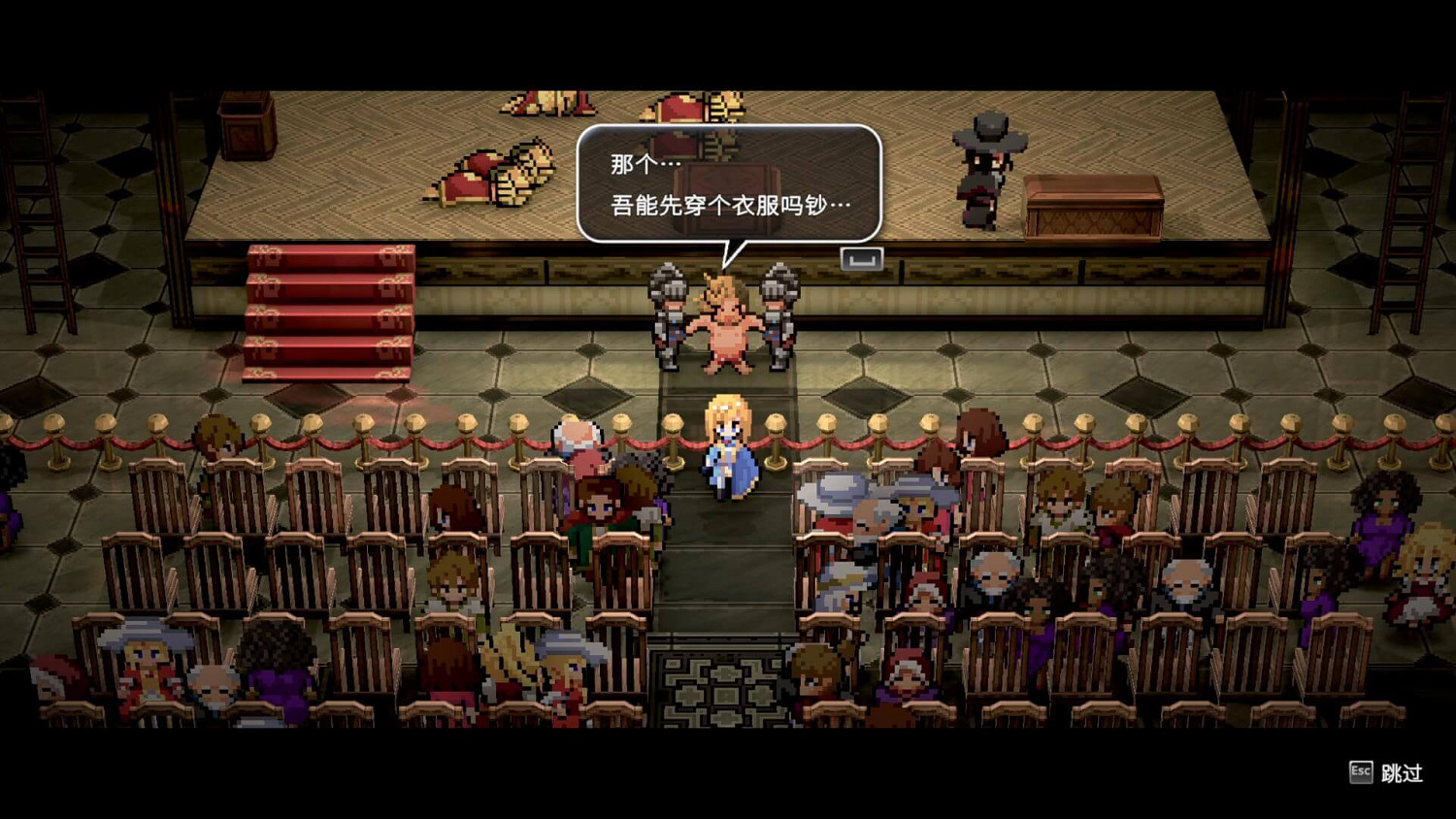1456x819 pixels.
Task: Click the patterned floor medallion in the aisle
Action: (x=723, y=694)
